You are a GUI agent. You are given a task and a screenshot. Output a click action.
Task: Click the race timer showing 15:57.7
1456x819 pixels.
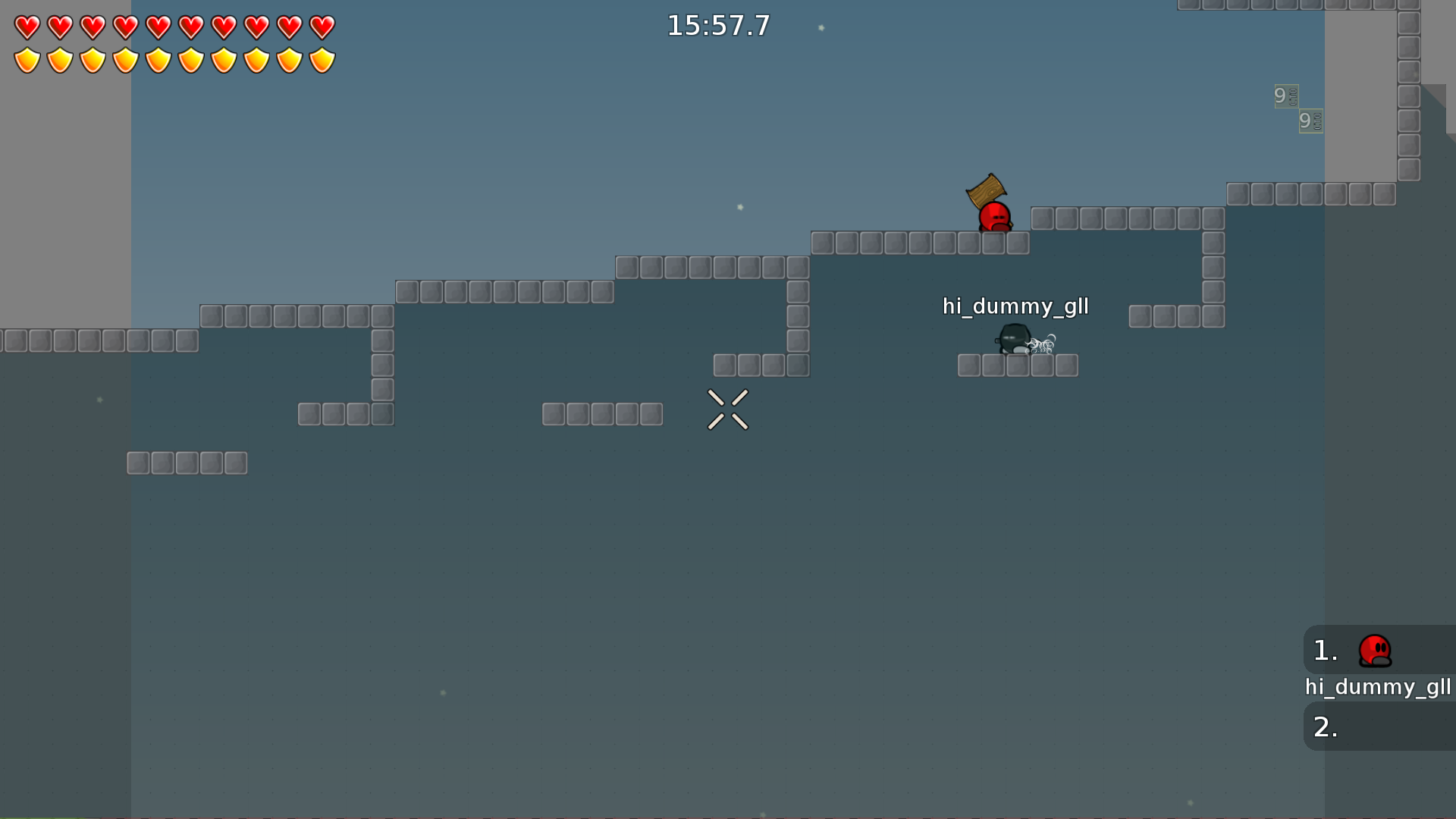717,25
